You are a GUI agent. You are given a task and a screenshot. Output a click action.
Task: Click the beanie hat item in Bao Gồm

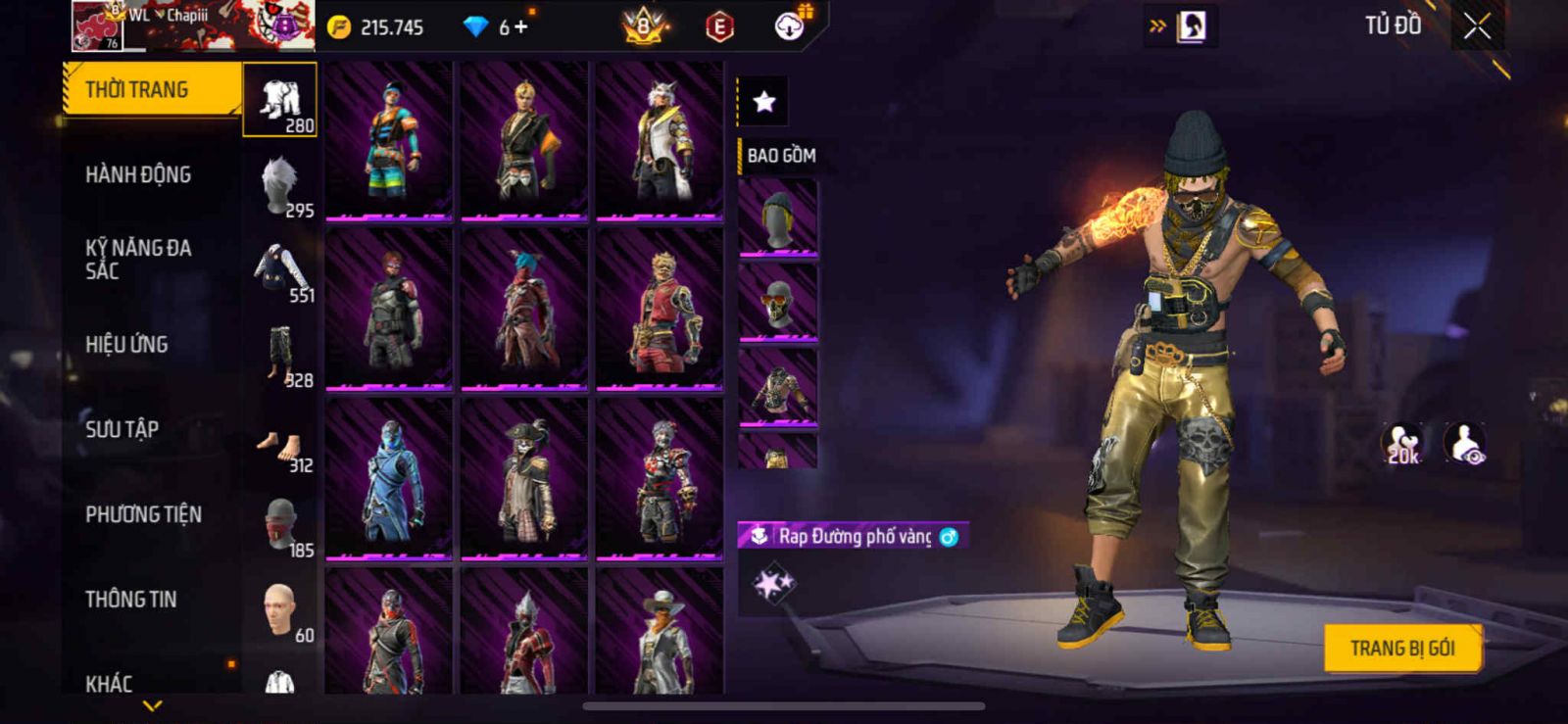point(777,219)
